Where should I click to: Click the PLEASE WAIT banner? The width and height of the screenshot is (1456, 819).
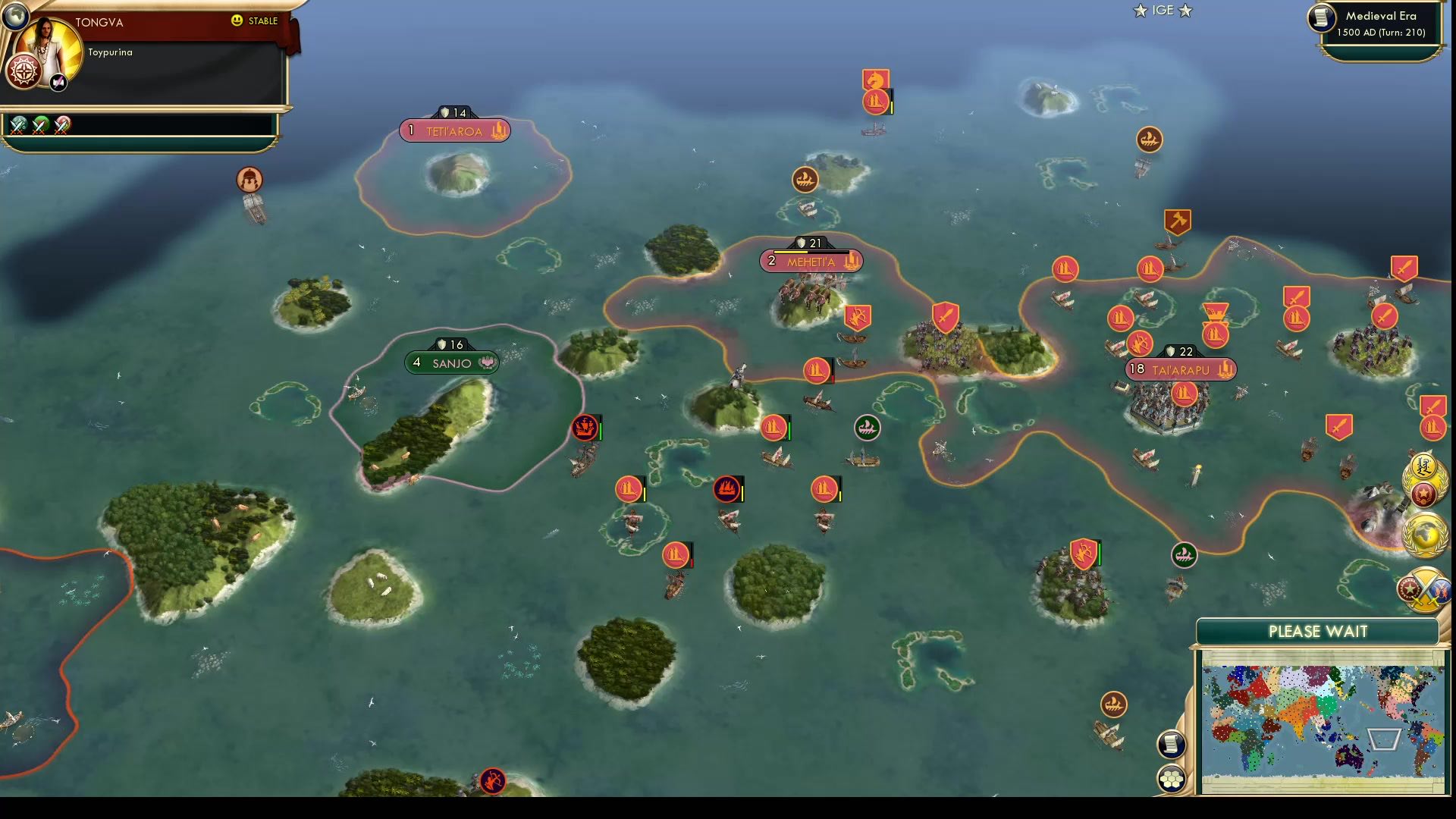pyautogui.click(x=1319, y=630)
